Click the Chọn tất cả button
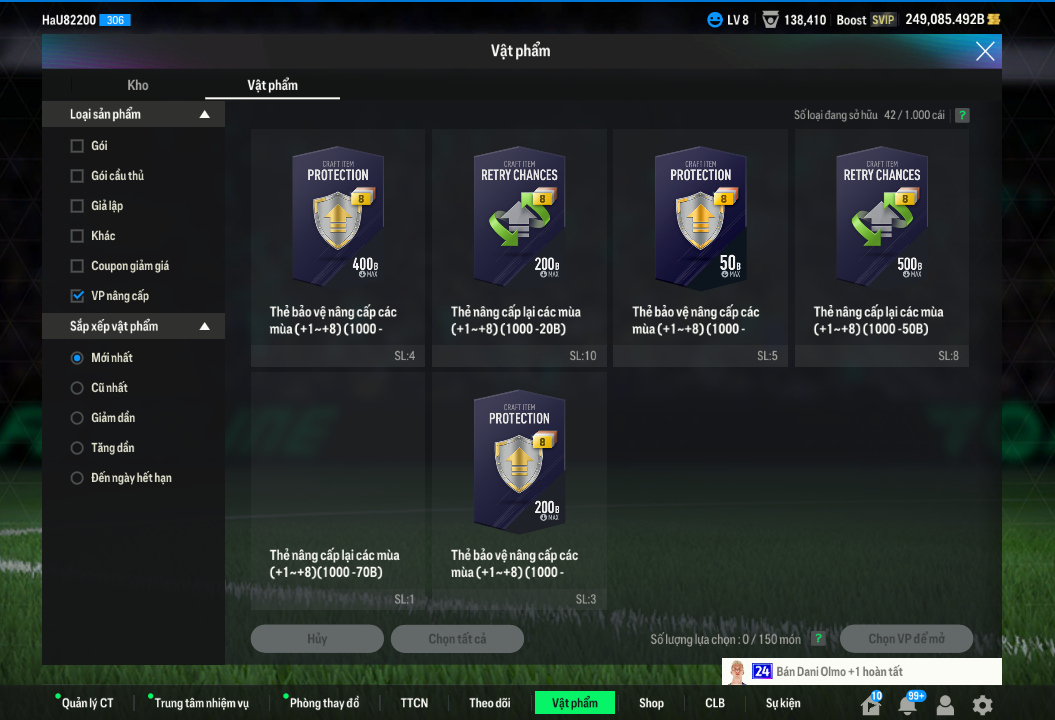This screenshot has width=1055, height=720. coord(457,639)
